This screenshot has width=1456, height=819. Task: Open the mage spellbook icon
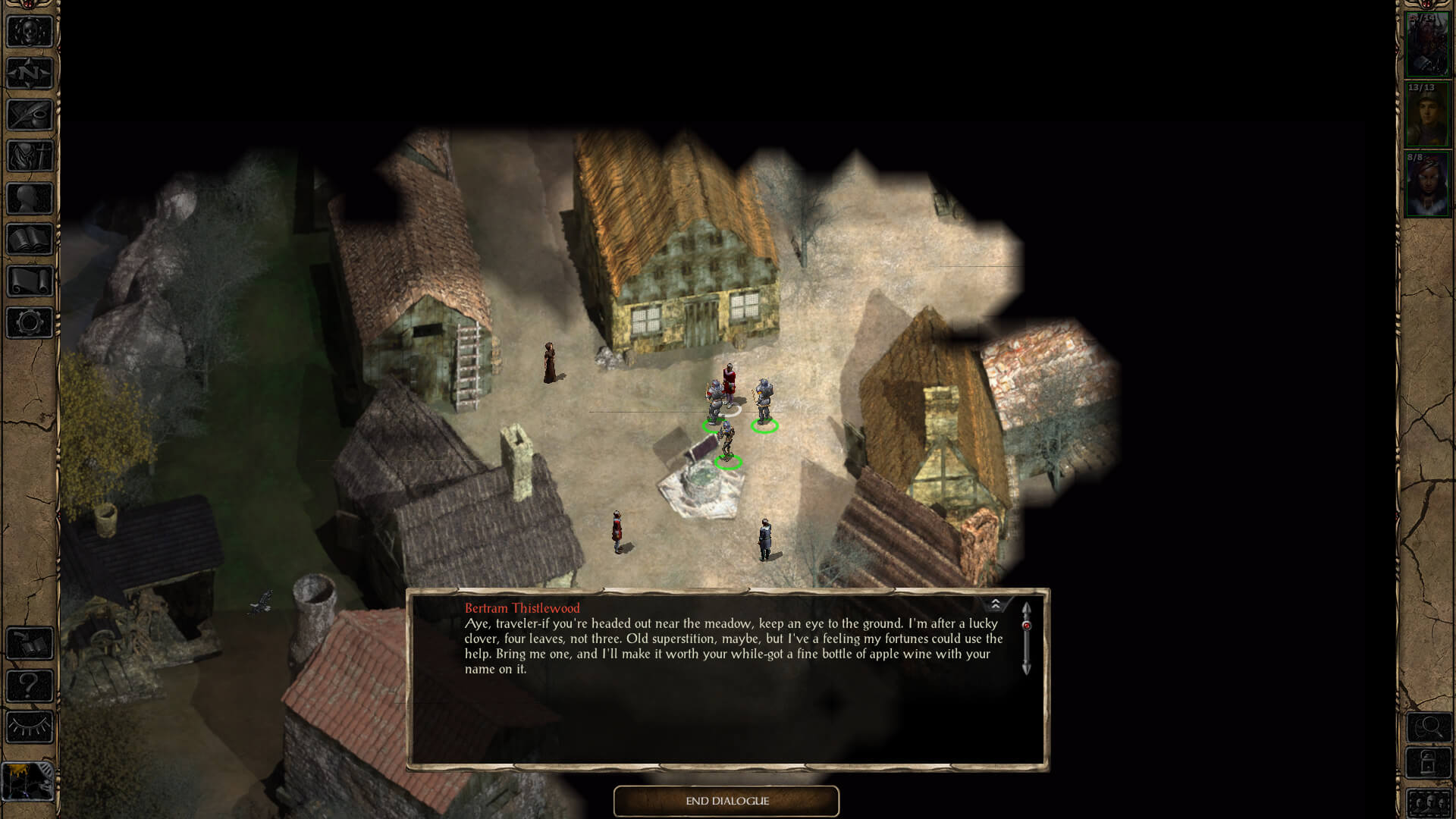pyautogui.click(x=30, y=240)
